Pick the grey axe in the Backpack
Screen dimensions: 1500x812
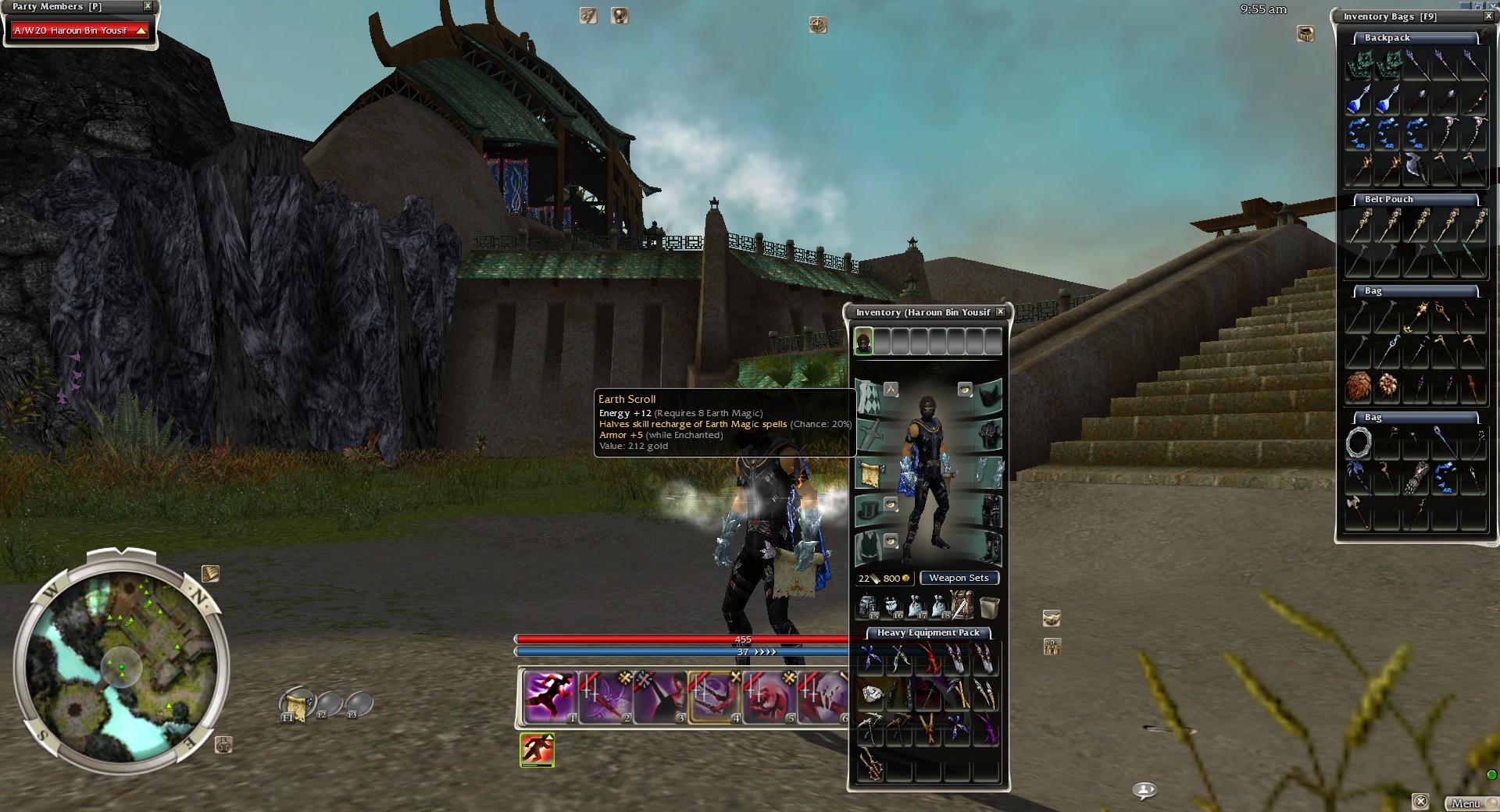click(x=1416, y=166)
